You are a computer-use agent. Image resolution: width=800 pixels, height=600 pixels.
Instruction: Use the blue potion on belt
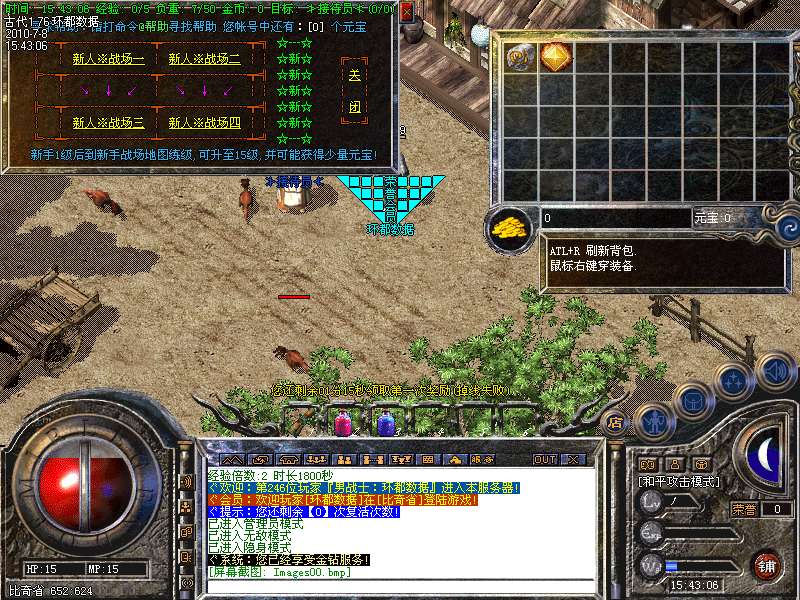click(x=386, y=424)
